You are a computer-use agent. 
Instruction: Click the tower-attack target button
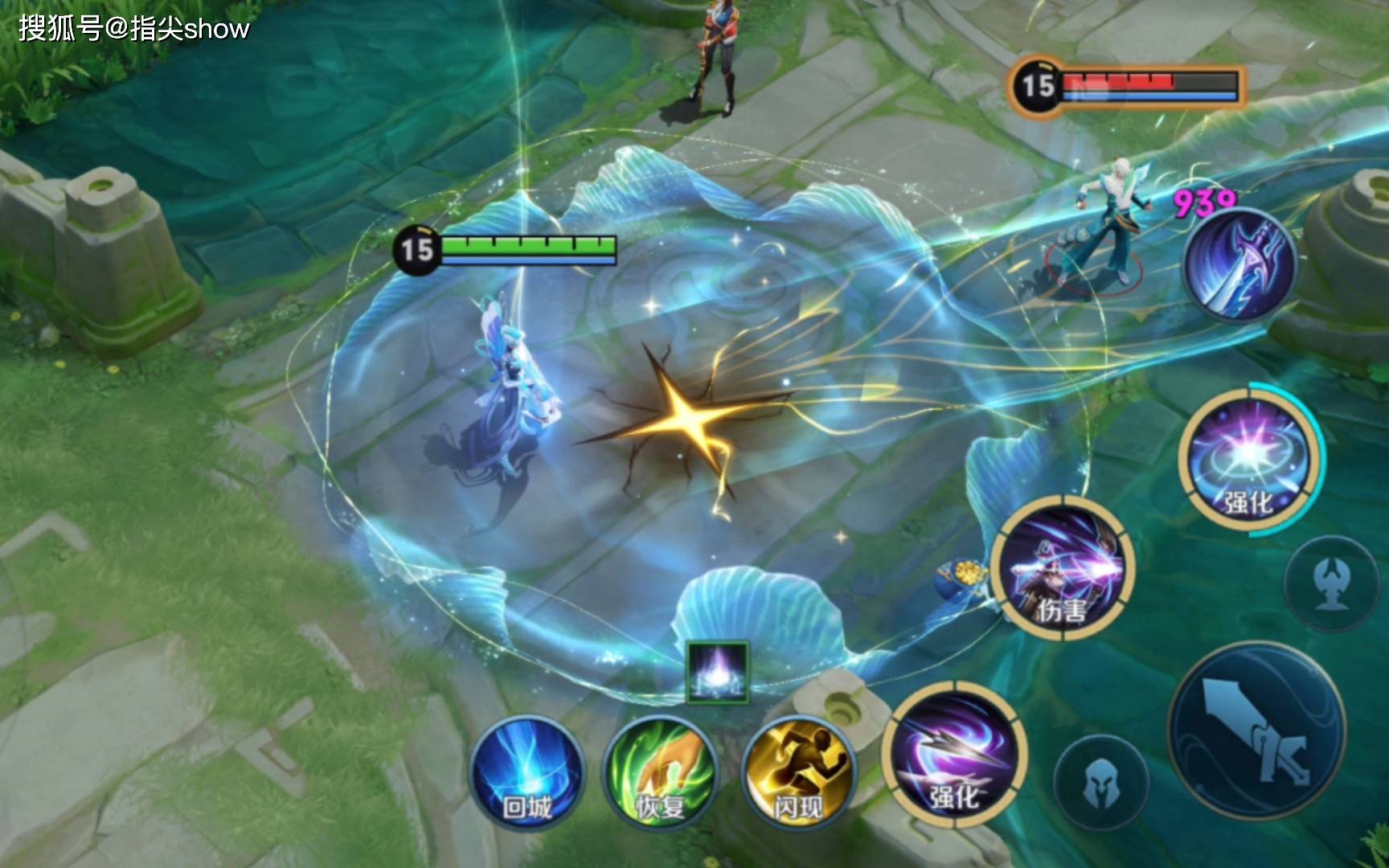(1331, 583)
